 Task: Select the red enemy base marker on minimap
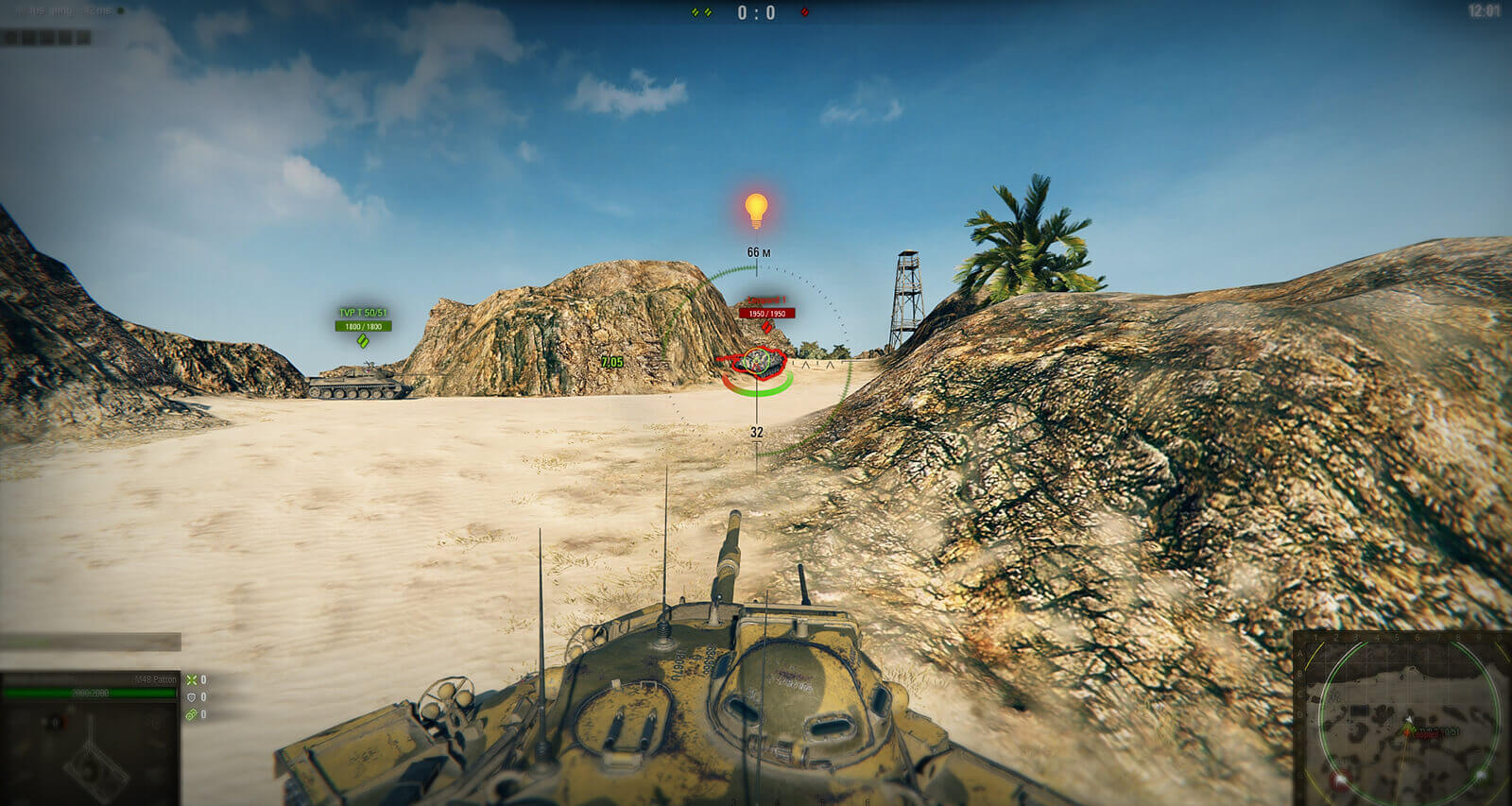pyautogui.click(x=1339, y=780)
